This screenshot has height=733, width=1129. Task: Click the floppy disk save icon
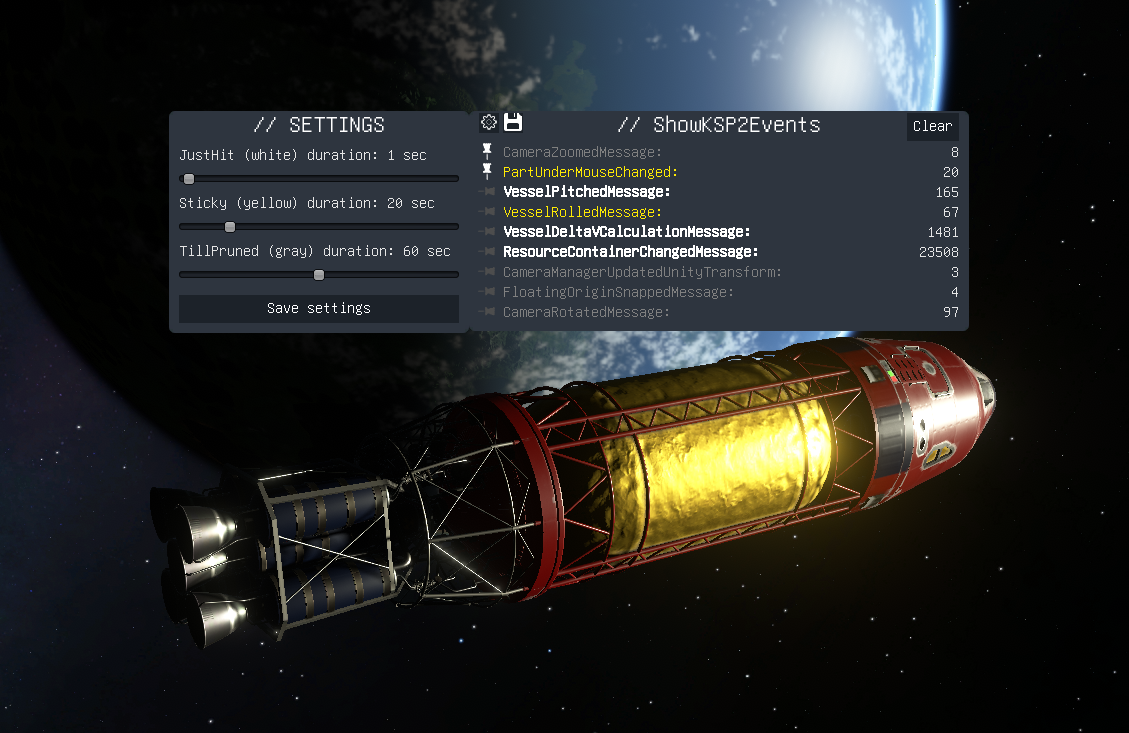(x=513, y=123)
